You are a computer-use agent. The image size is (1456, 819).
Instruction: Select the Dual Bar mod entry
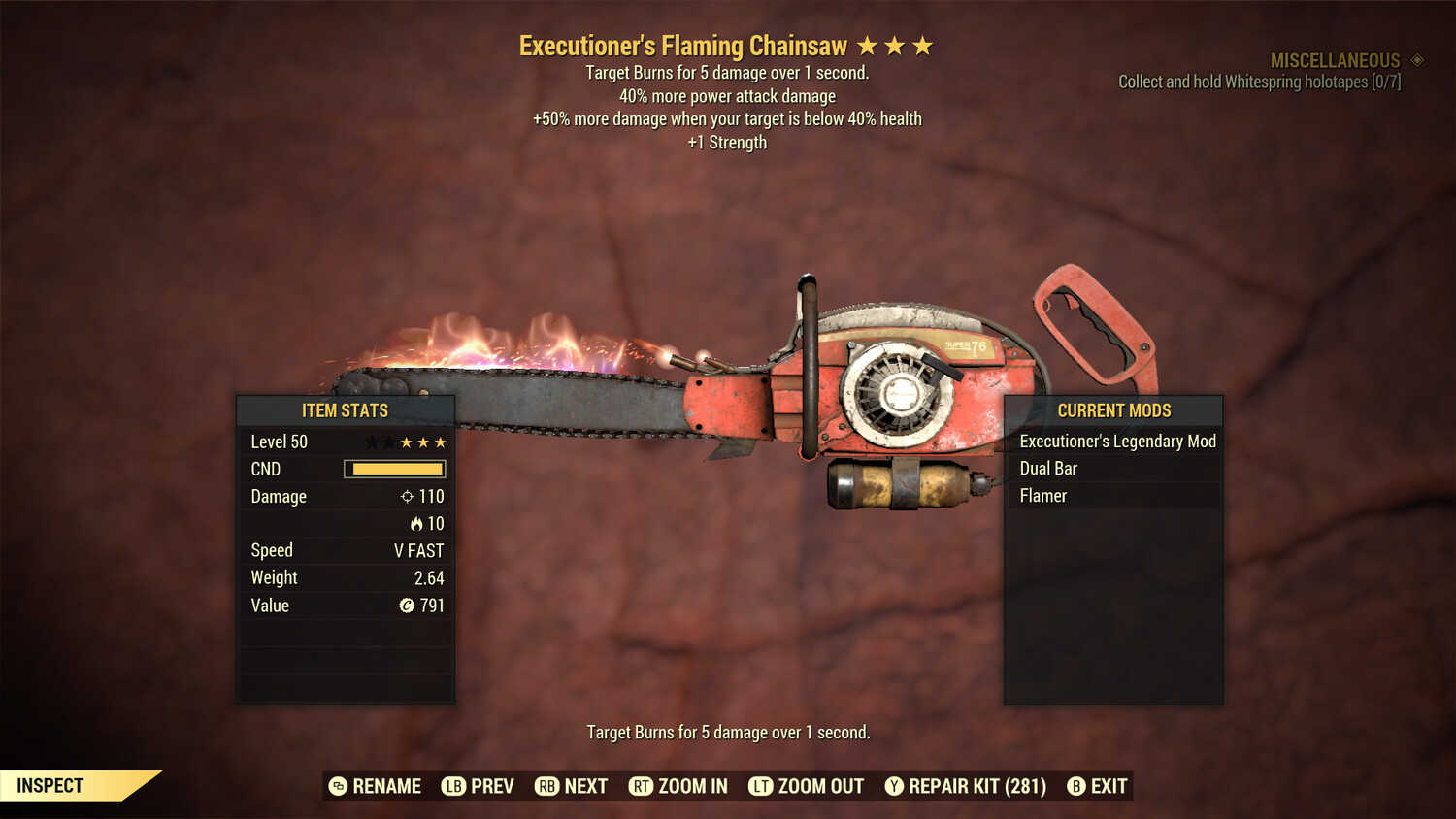pyautogui.click(x=1047, y=468)
